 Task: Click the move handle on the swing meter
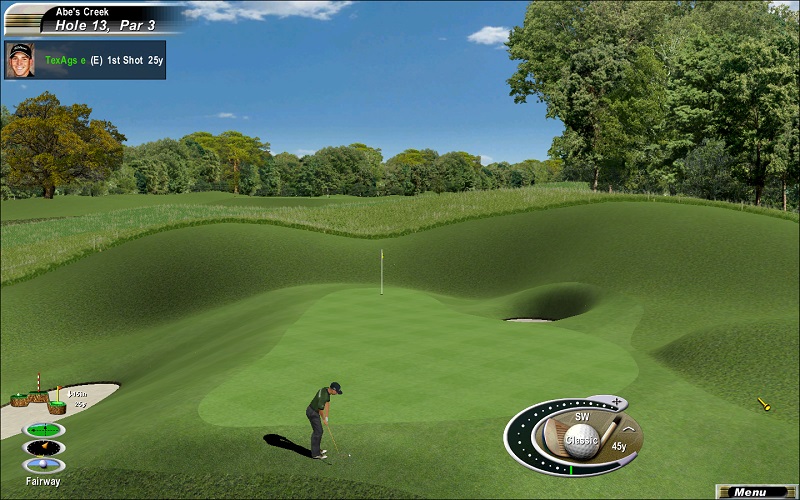(x=617, y=403)
